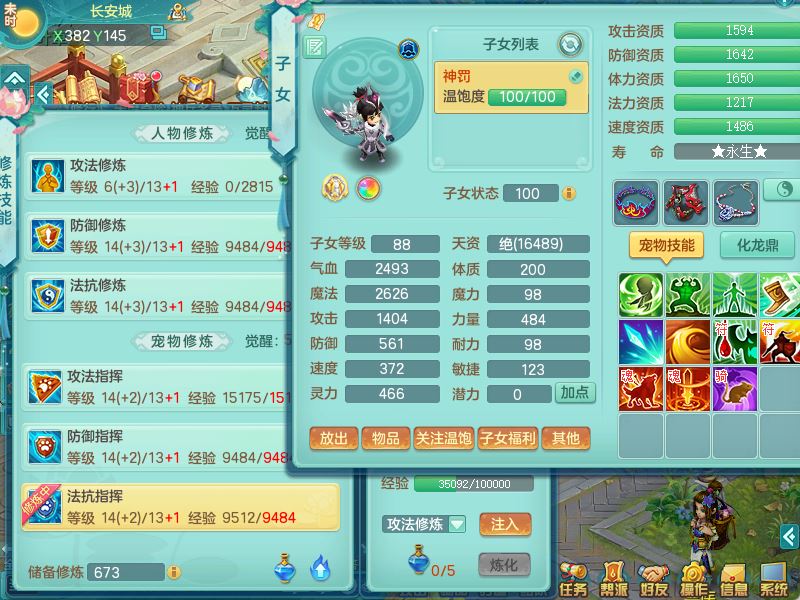Select the 法抗指挥 pet cultivation row

180,508
